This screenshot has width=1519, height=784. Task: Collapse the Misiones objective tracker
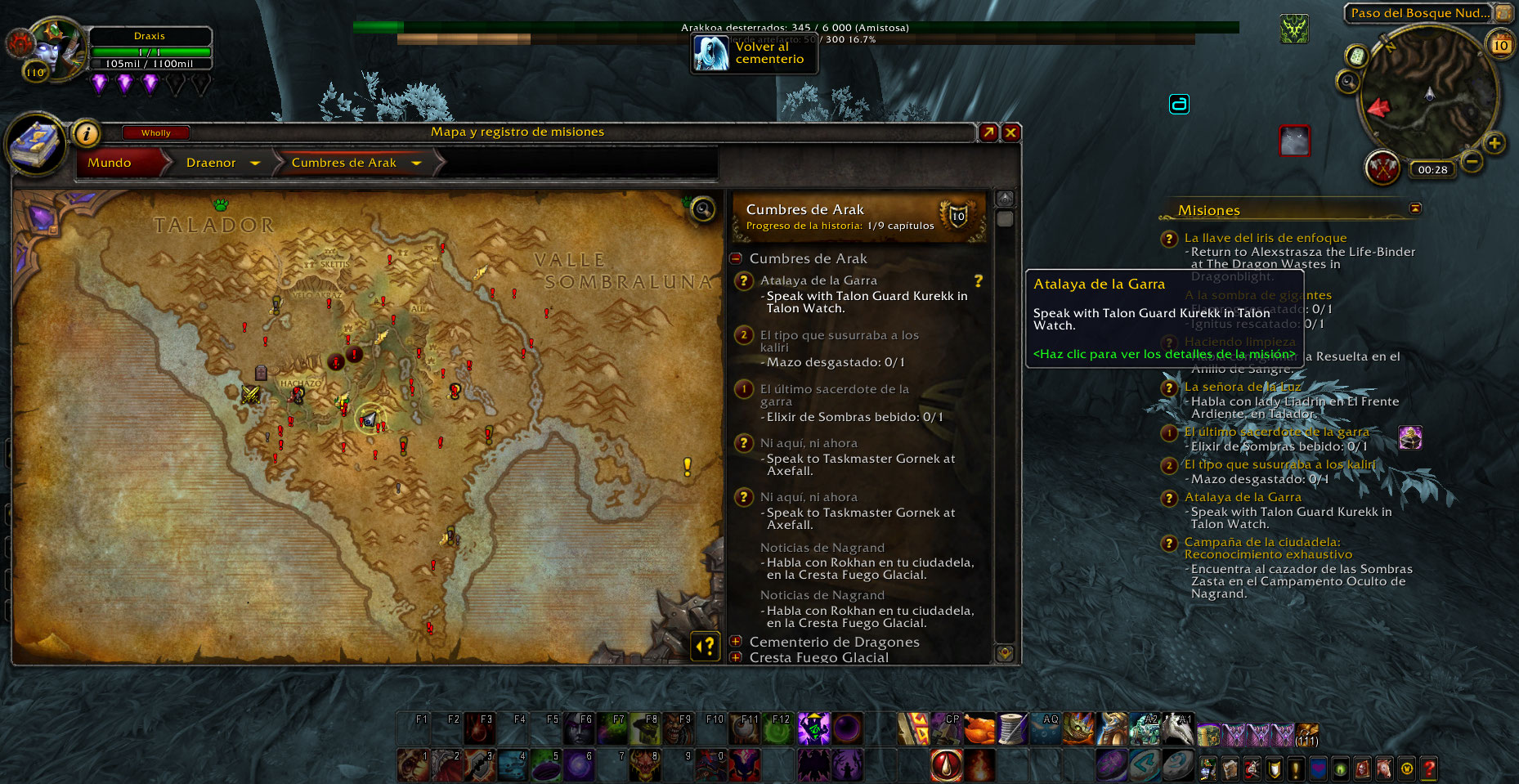1415,208
